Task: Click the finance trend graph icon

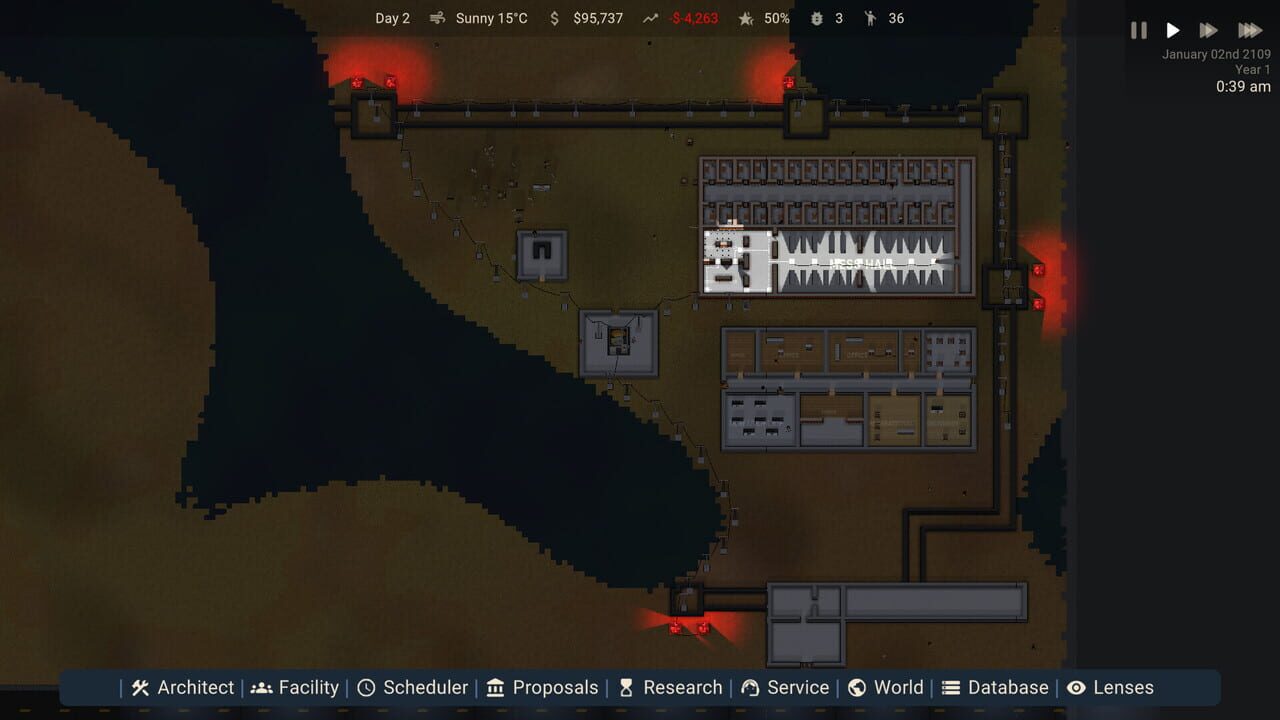Action: point(650,18)
